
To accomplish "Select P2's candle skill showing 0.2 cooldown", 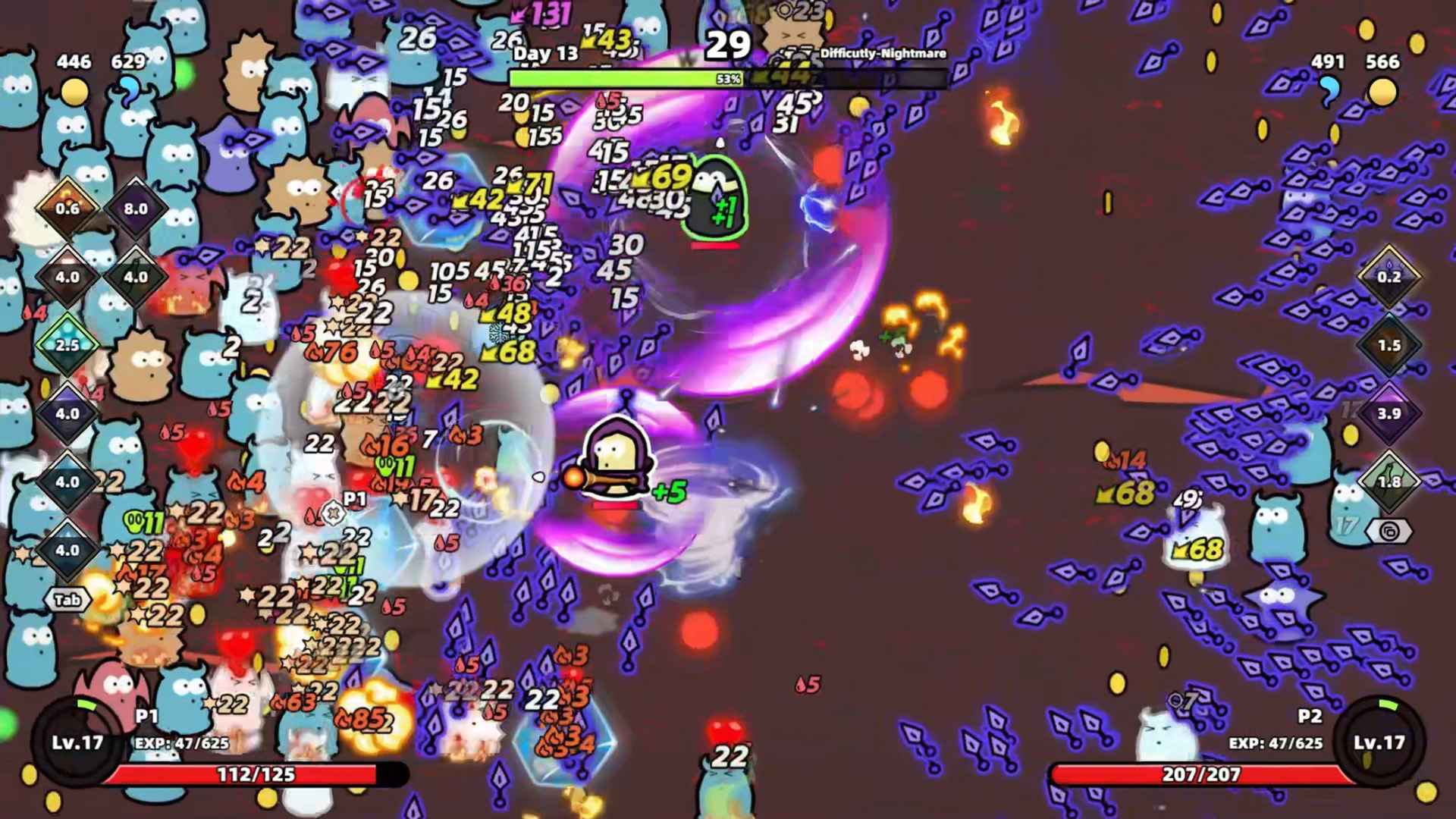I will click(1392, 277).
